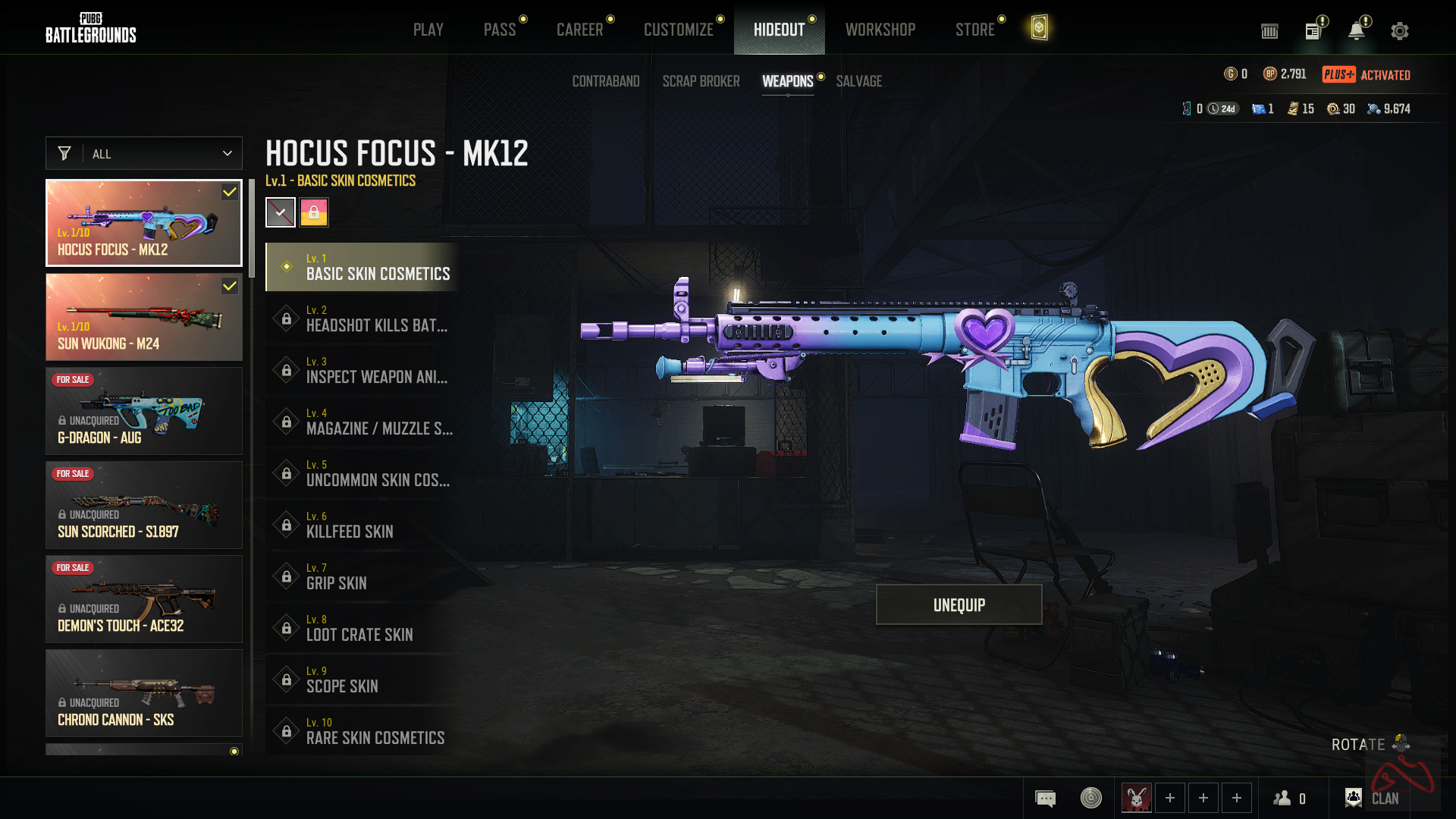Switch to the SALVAGE sub-tab
The height and width of the screenshot is (819, 1456).
(859, 81)
